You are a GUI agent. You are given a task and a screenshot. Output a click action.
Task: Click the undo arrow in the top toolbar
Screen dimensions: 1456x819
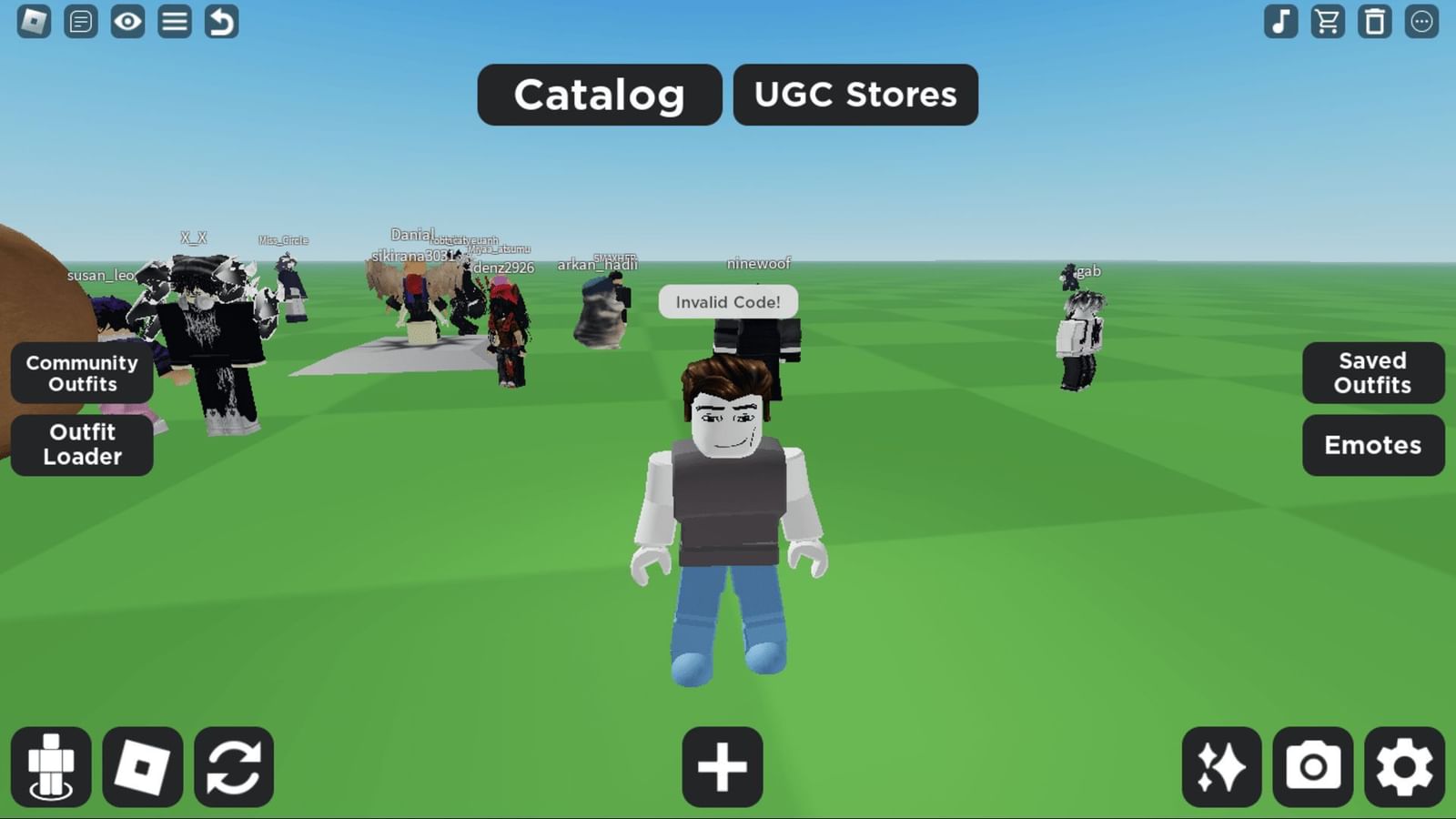(221, 23)
